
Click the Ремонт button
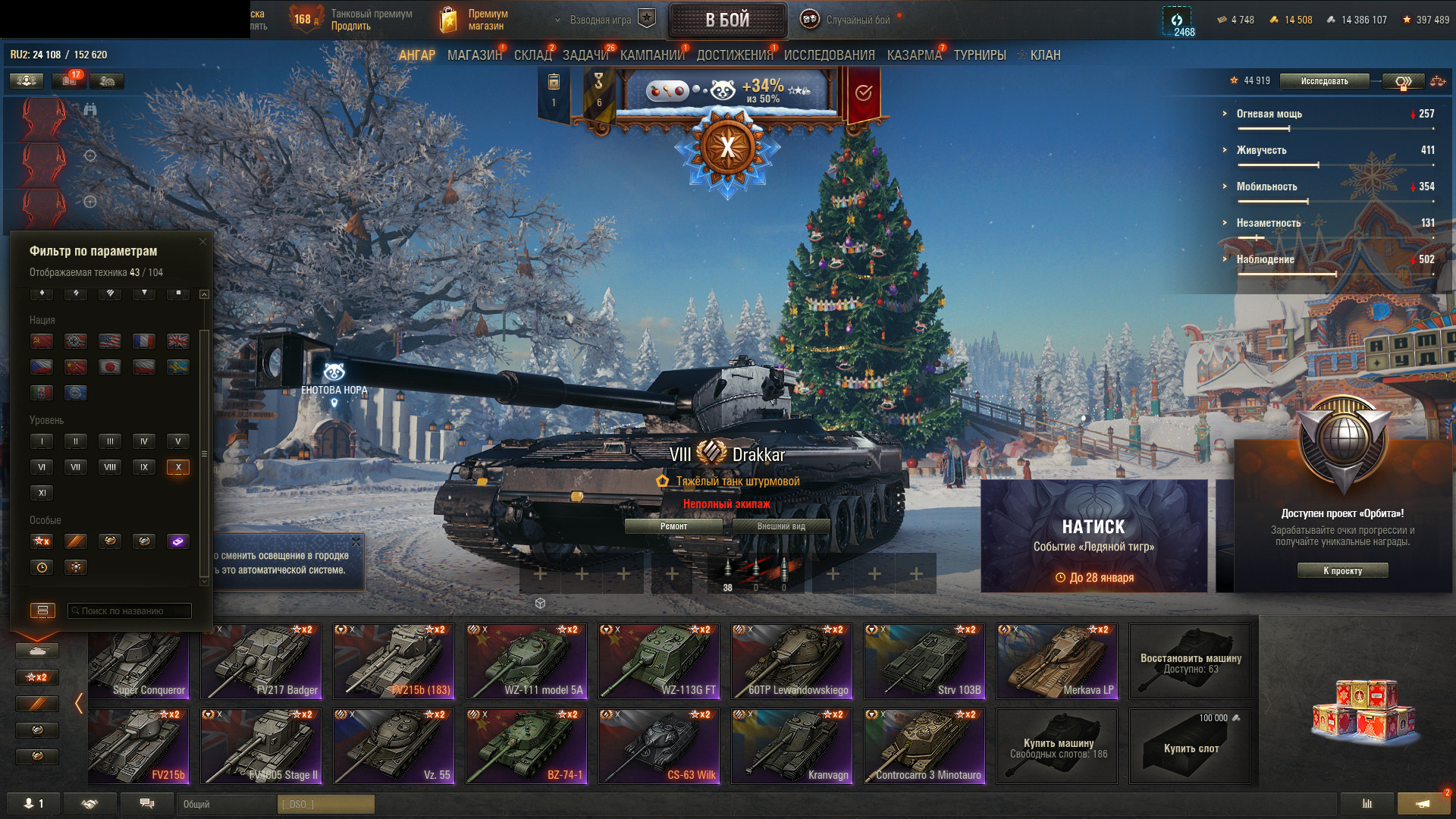point(673,526)
